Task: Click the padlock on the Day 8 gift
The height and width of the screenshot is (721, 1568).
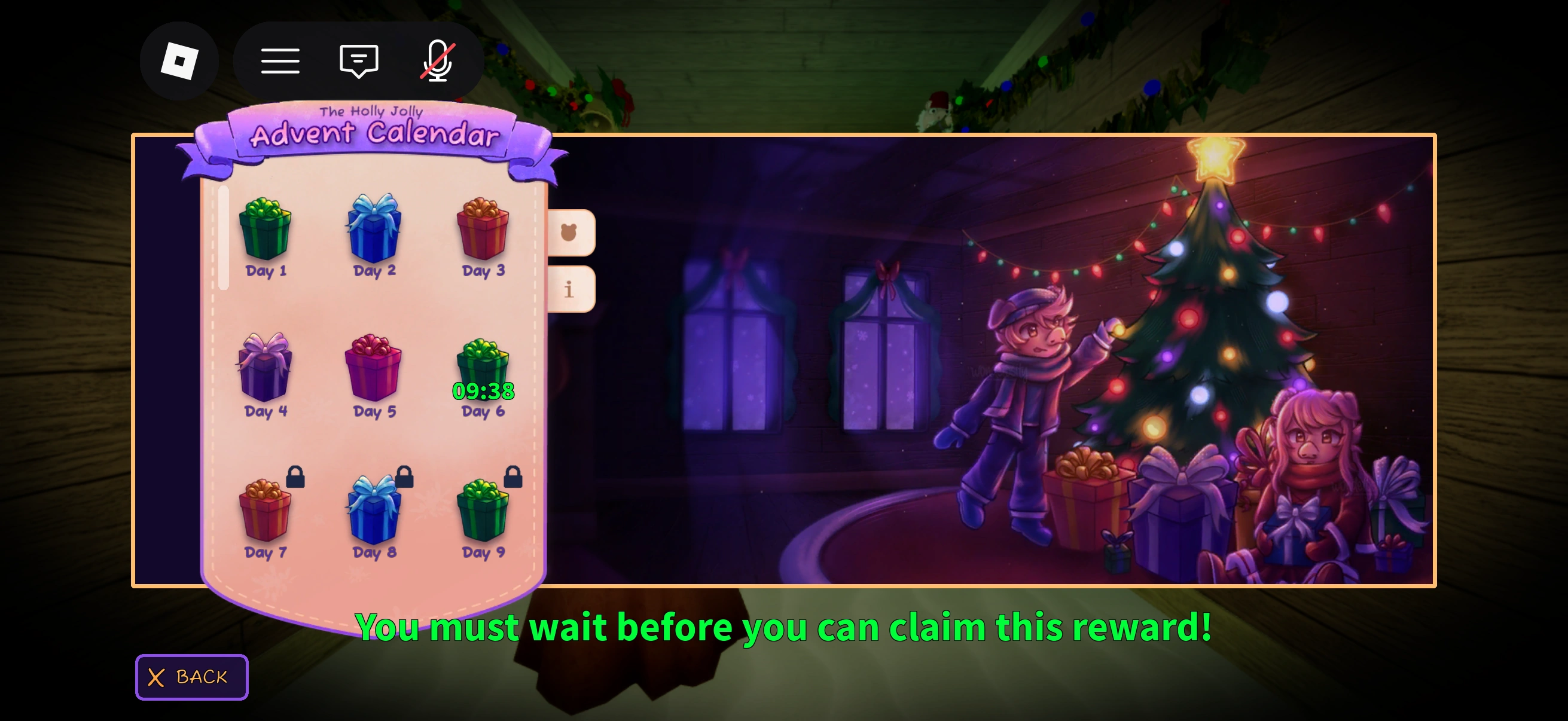Action: pos(404,478)
